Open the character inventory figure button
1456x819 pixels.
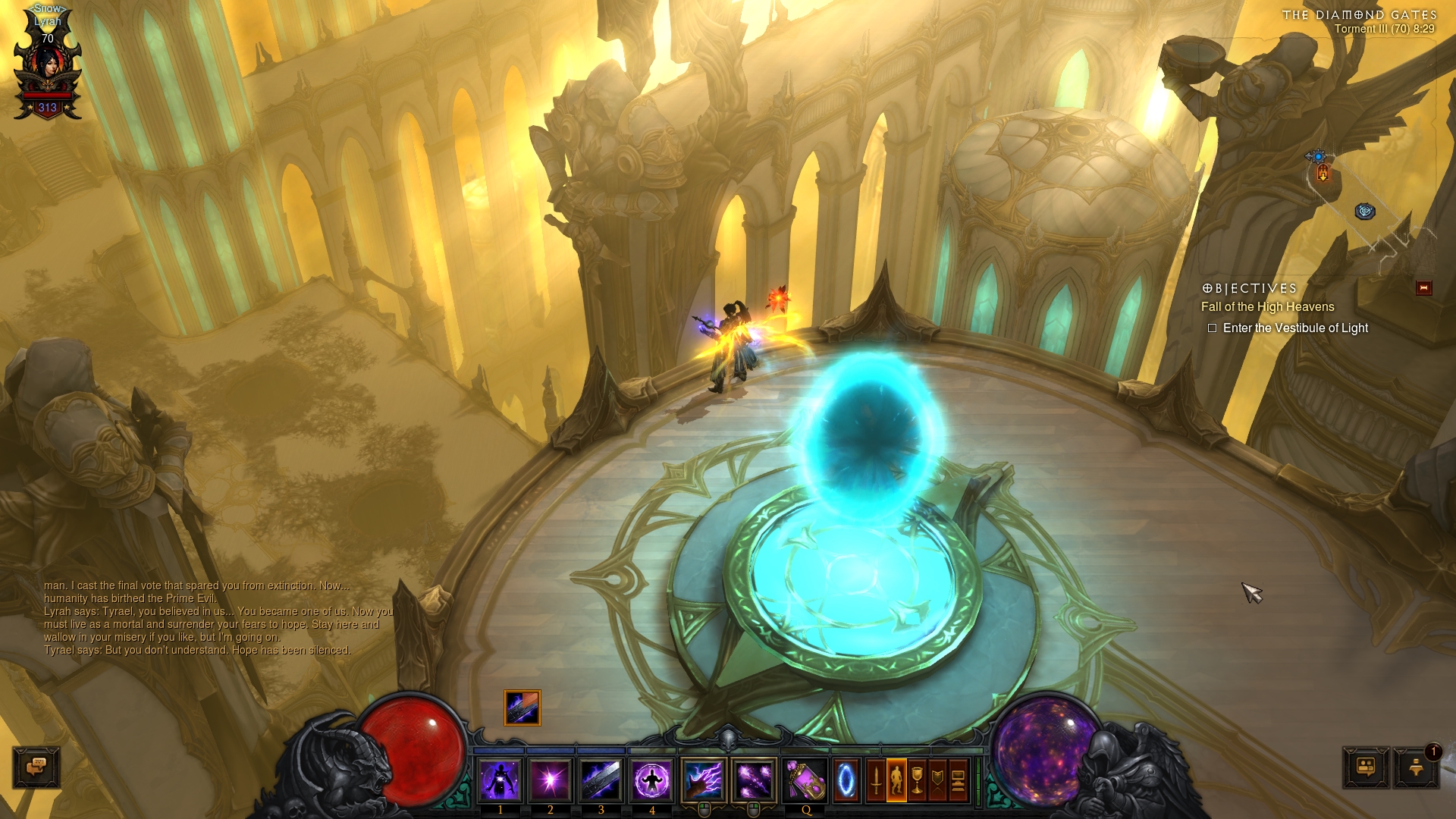[896, 780]
